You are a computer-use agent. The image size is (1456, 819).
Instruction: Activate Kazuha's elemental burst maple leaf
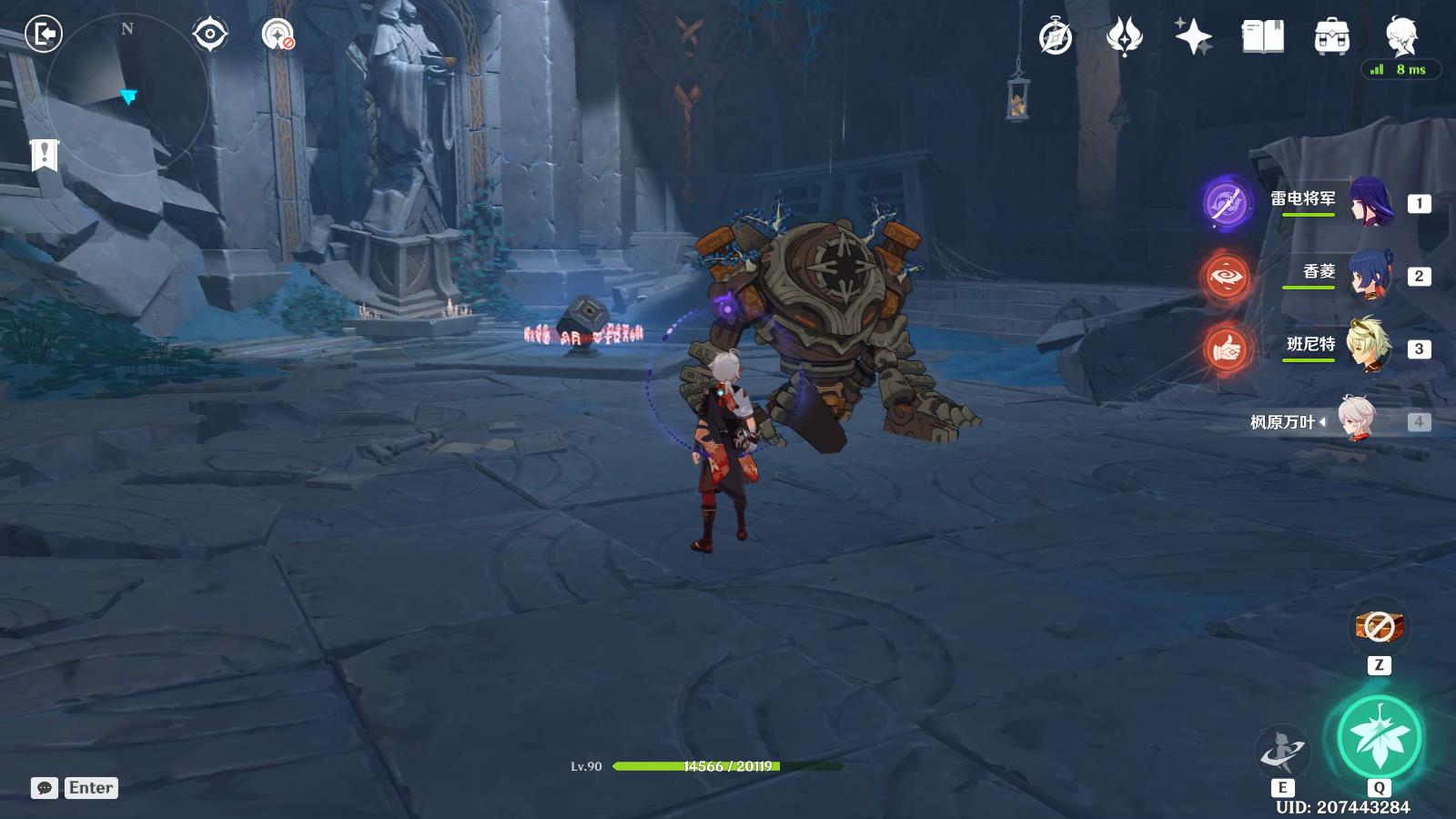pyautogui.click(x=1379, y=737)
